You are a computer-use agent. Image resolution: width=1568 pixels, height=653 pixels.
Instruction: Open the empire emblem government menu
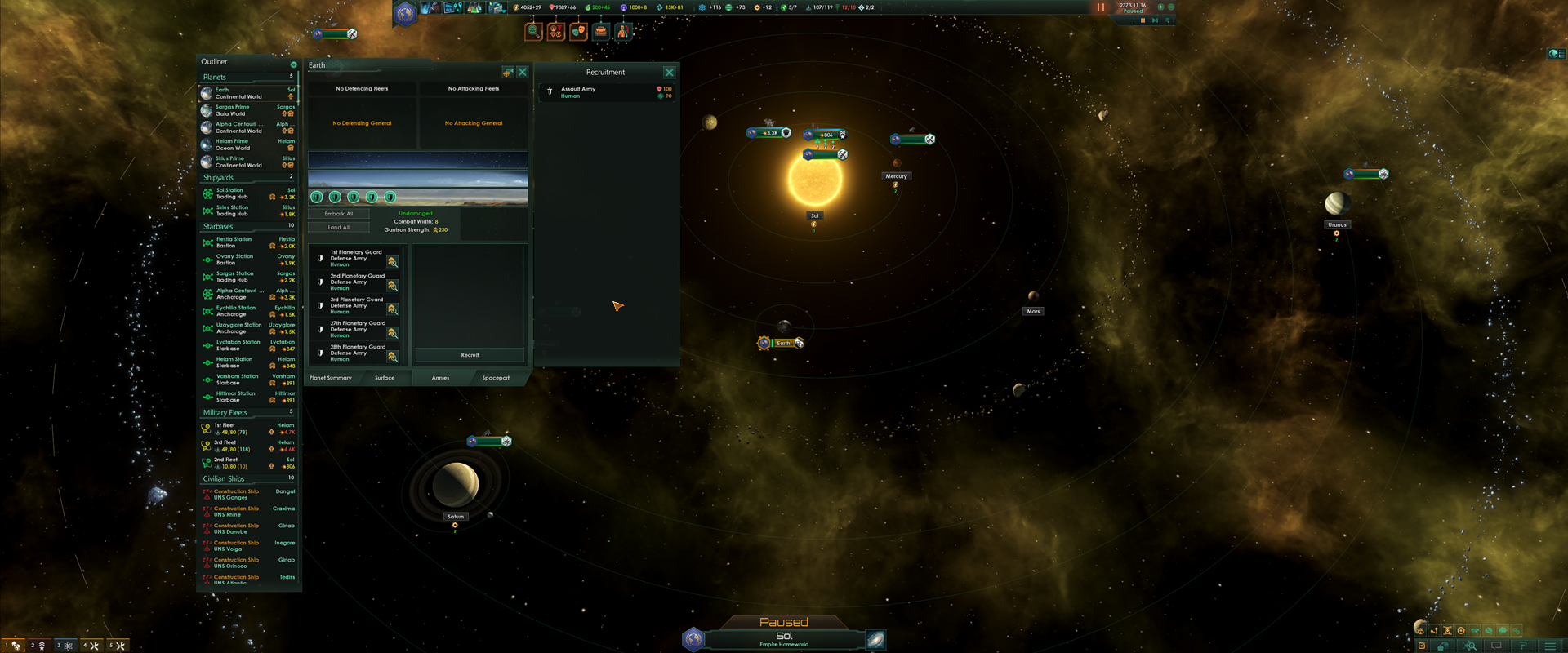point(405,13)
